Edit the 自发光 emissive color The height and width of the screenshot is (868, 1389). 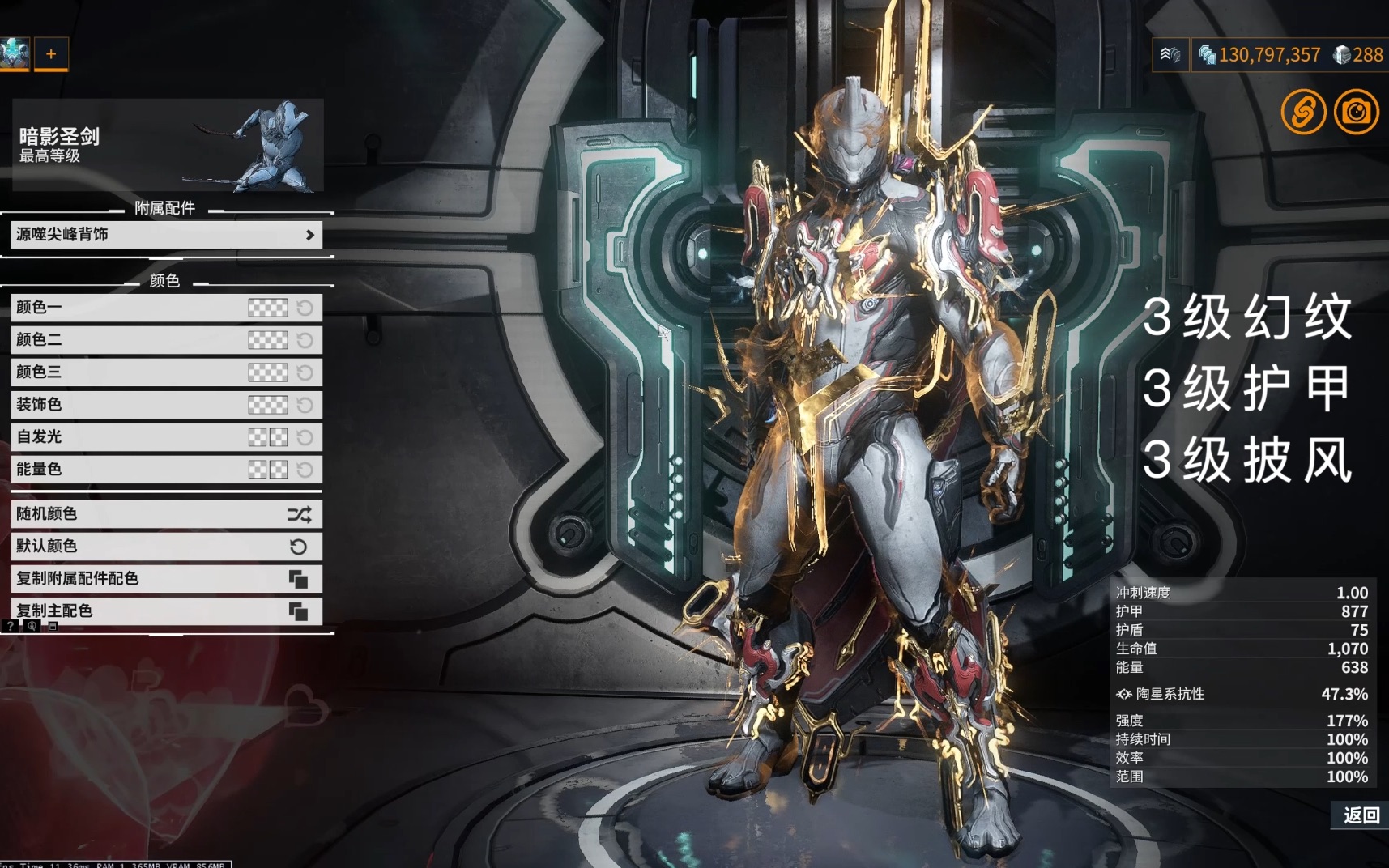pos(267,437)
